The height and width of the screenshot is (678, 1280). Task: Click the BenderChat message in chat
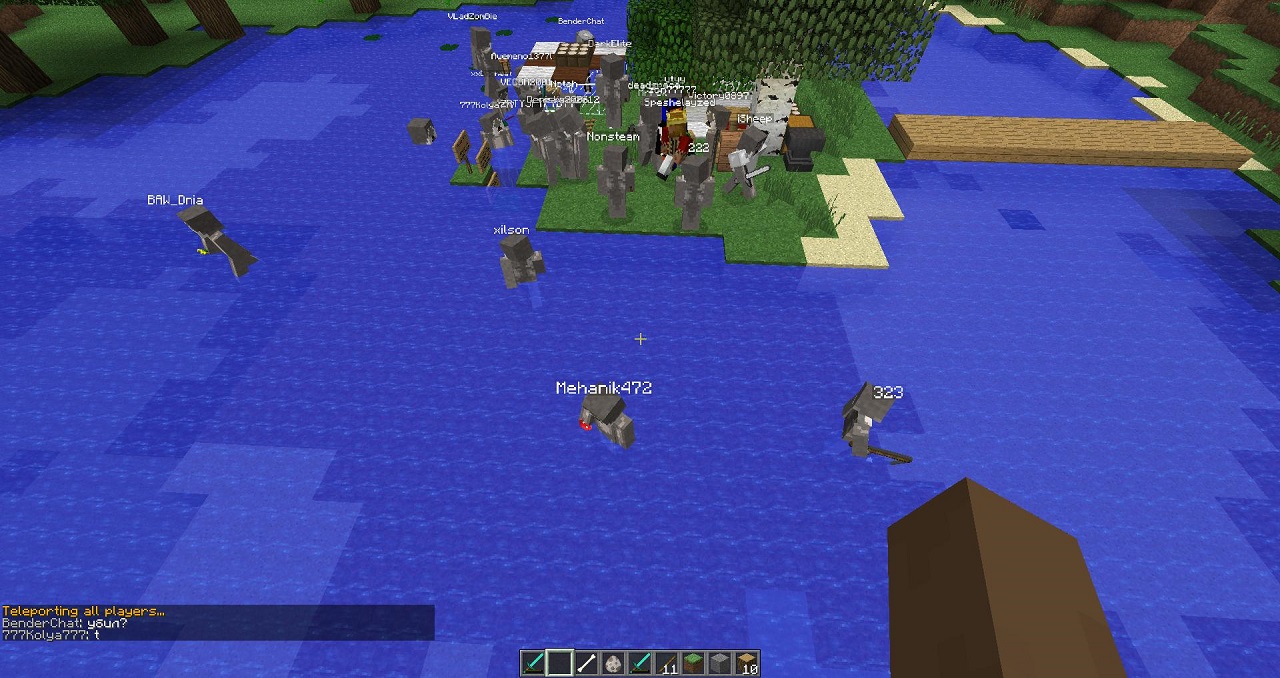(x=65, y=623)
